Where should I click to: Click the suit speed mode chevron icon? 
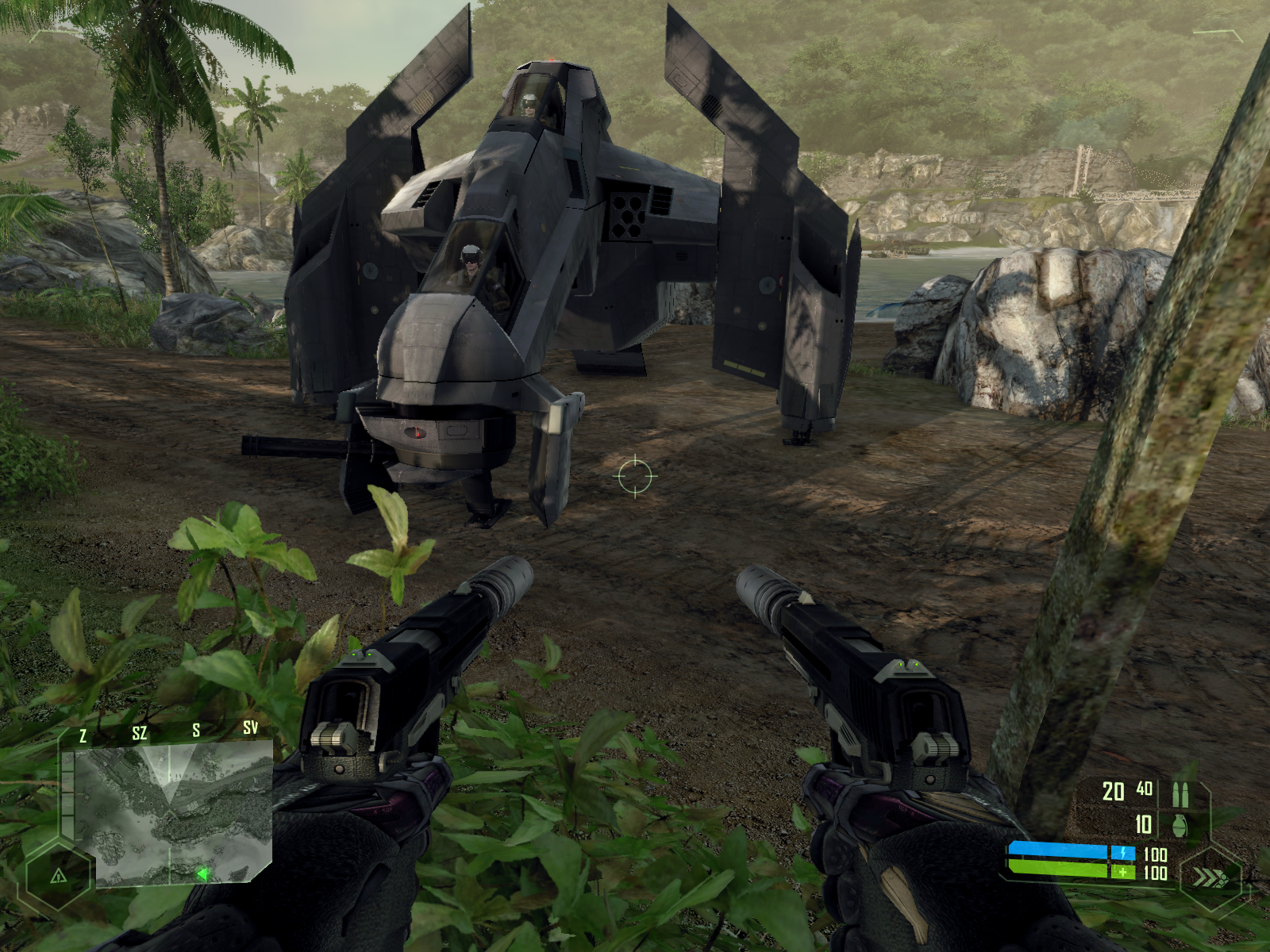[x=1208, y=877]
